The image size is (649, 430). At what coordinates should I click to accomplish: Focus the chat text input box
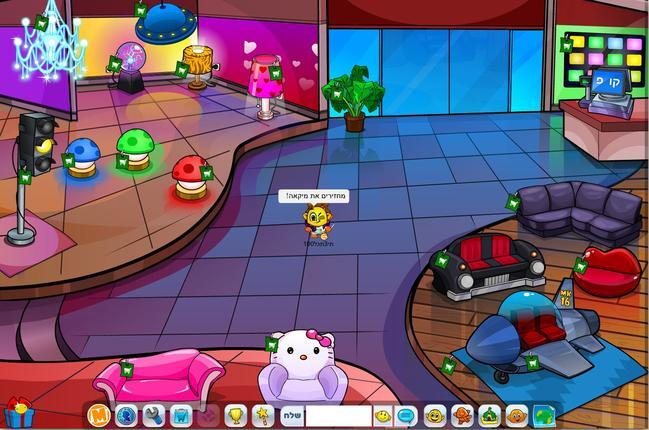338,414
